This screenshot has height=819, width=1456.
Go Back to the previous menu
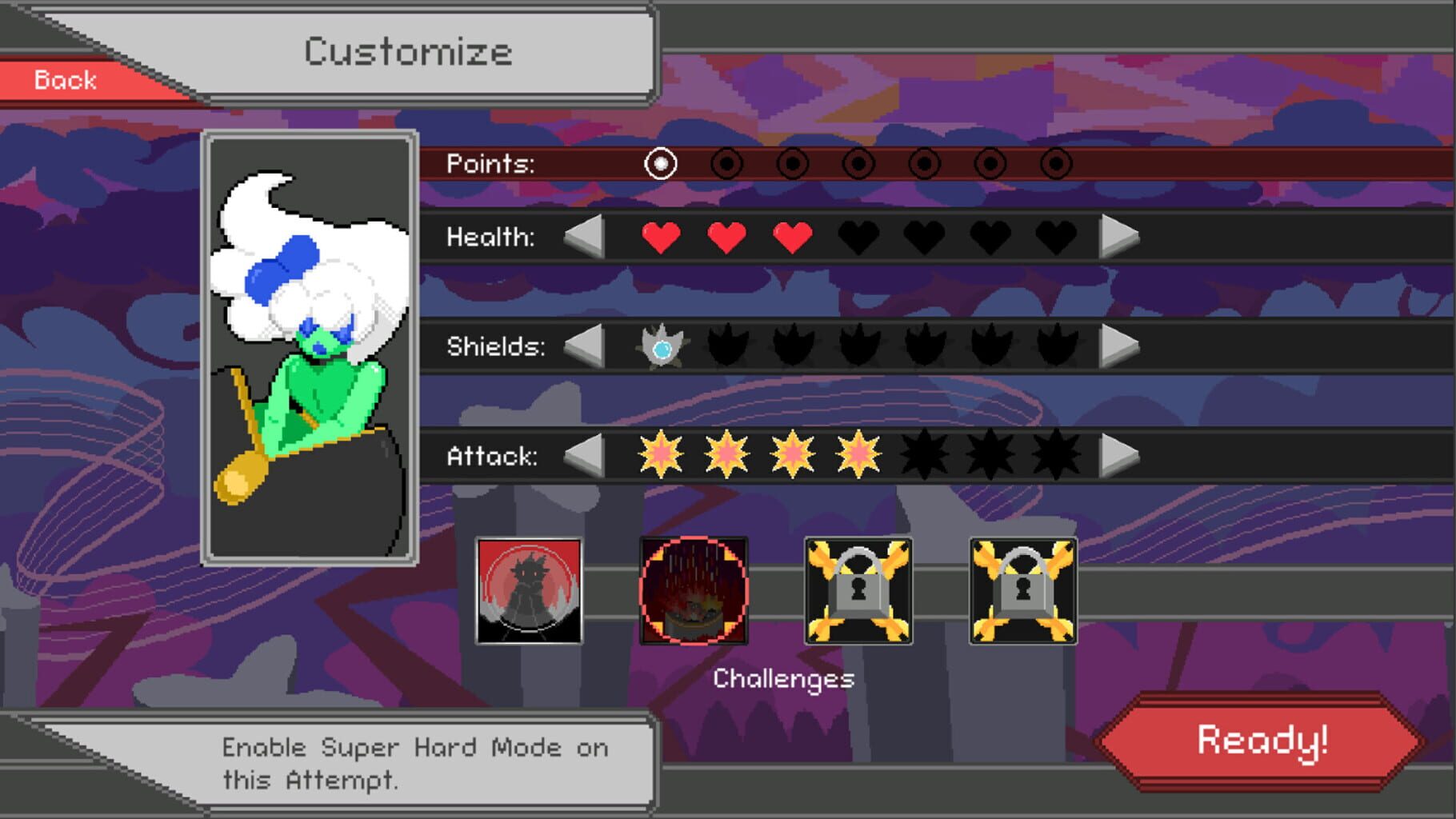64,78
